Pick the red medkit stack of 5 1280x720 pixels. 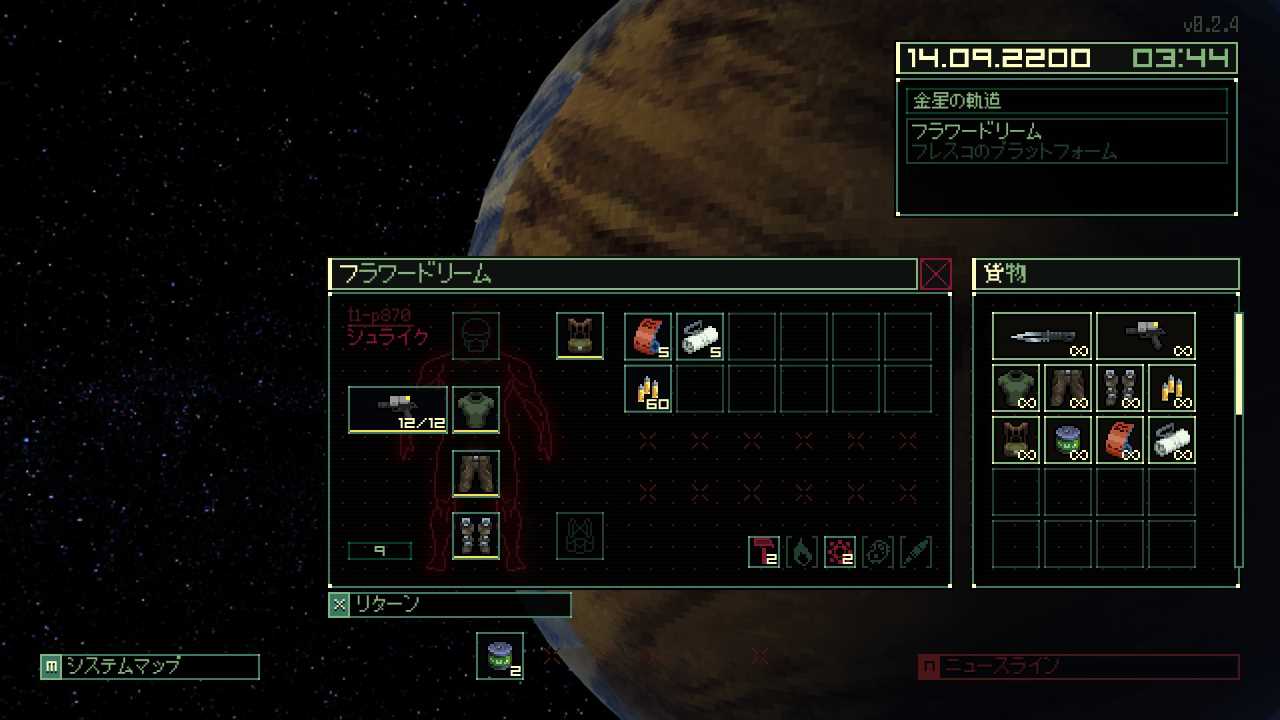point(648,336)
